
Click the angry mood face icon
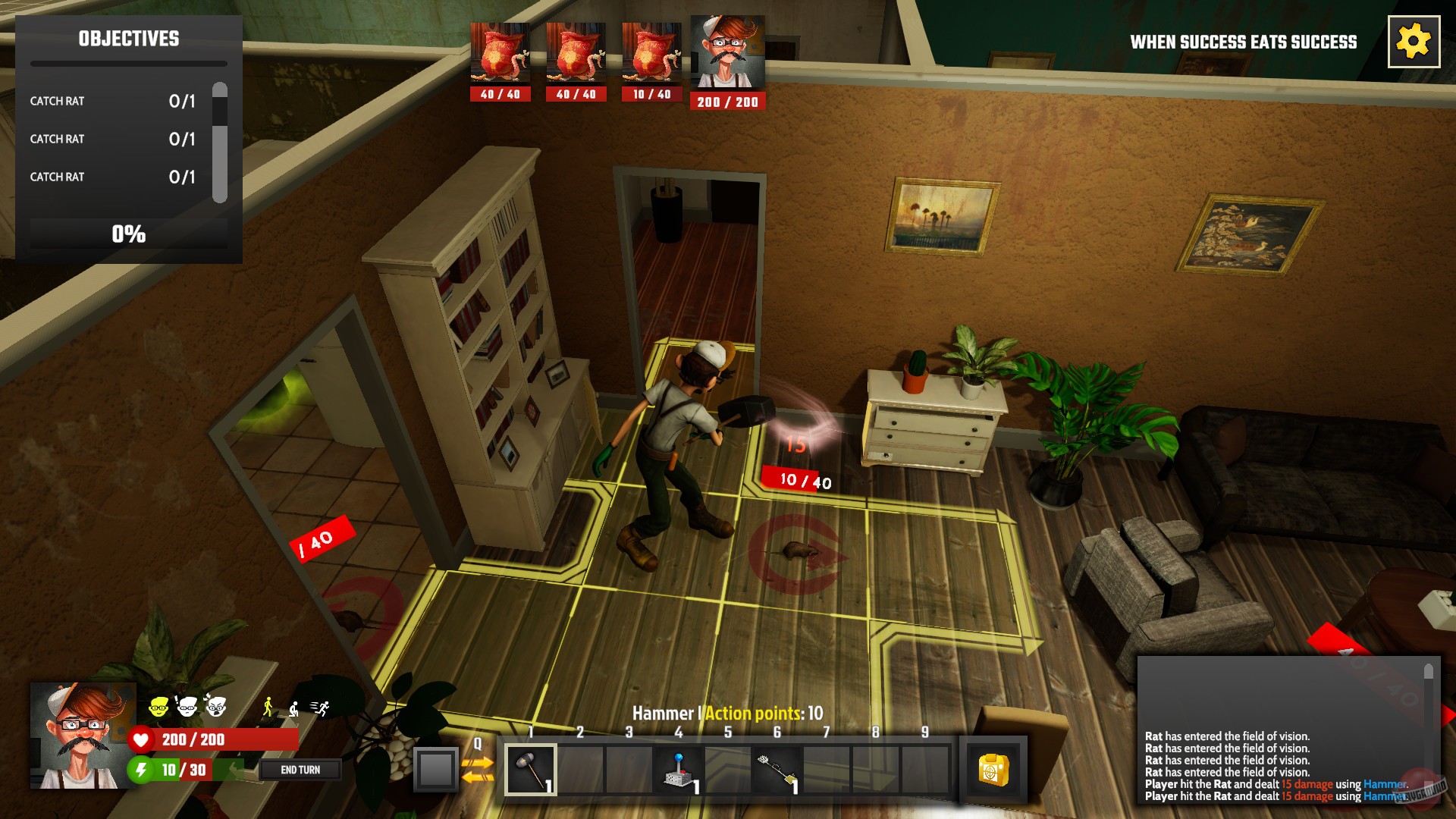pyautogui.click(x=218, y=707)
